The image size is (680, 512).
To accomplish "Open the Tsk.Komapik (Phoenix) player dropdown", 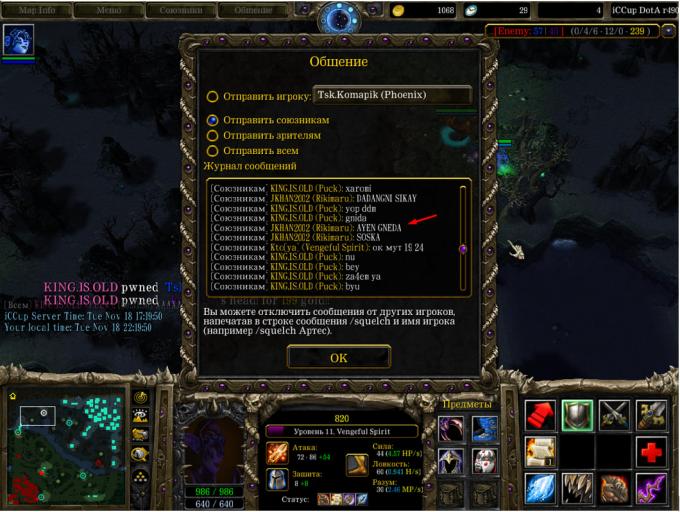I will tap(391, 96).
